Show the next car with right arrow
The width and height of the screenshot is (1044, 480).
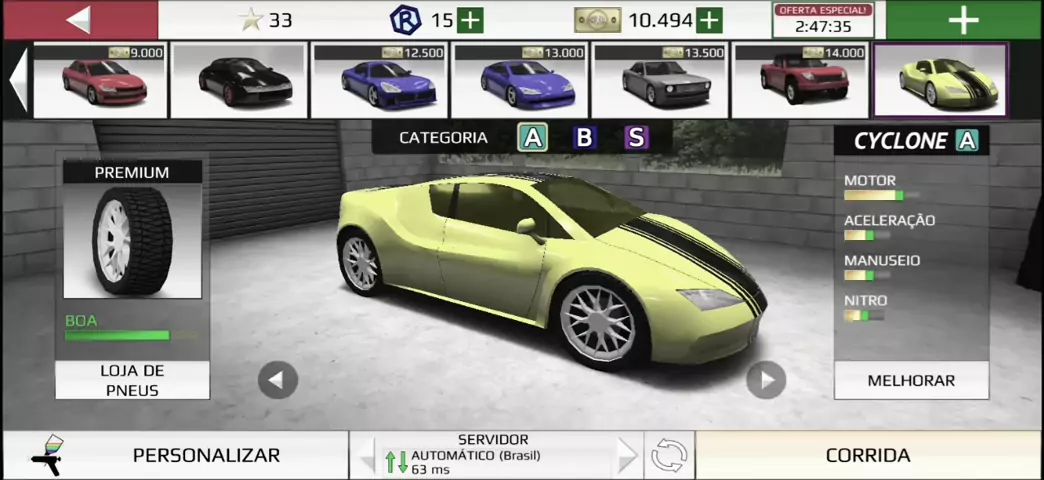766,380
